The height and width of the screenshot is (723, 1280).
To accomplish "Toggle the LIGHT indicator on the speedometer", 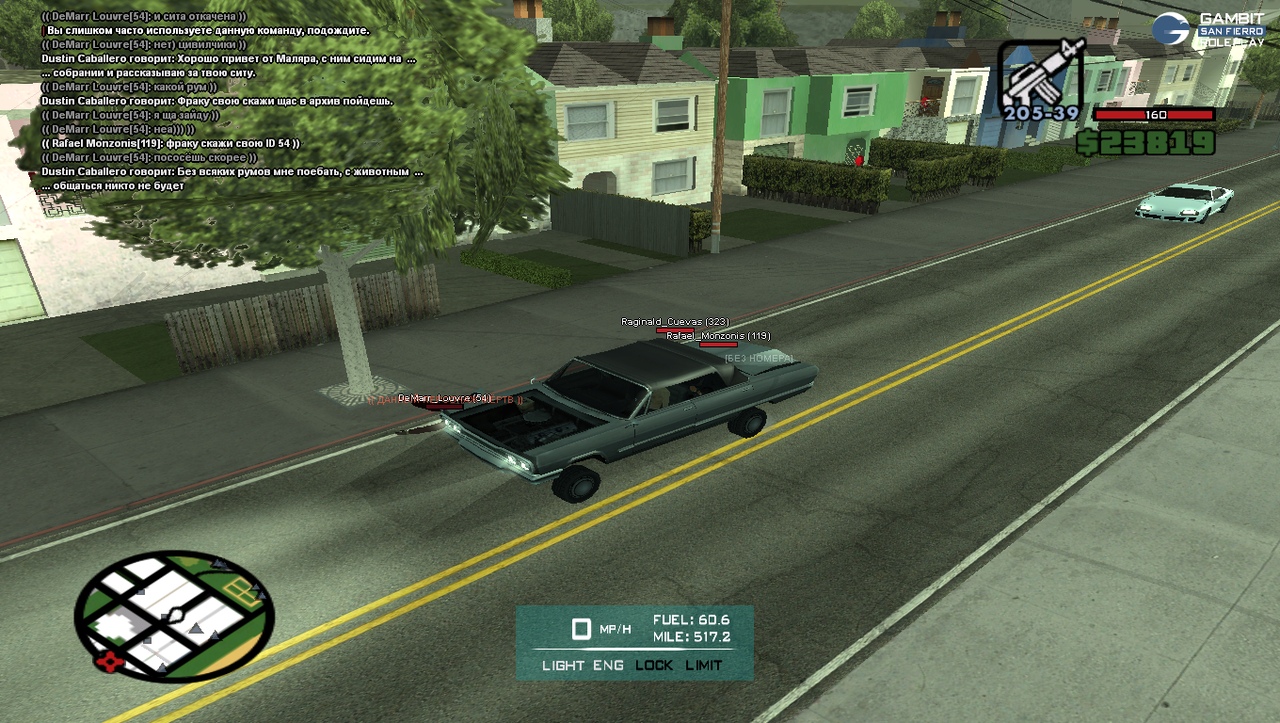I will point(563,665).
